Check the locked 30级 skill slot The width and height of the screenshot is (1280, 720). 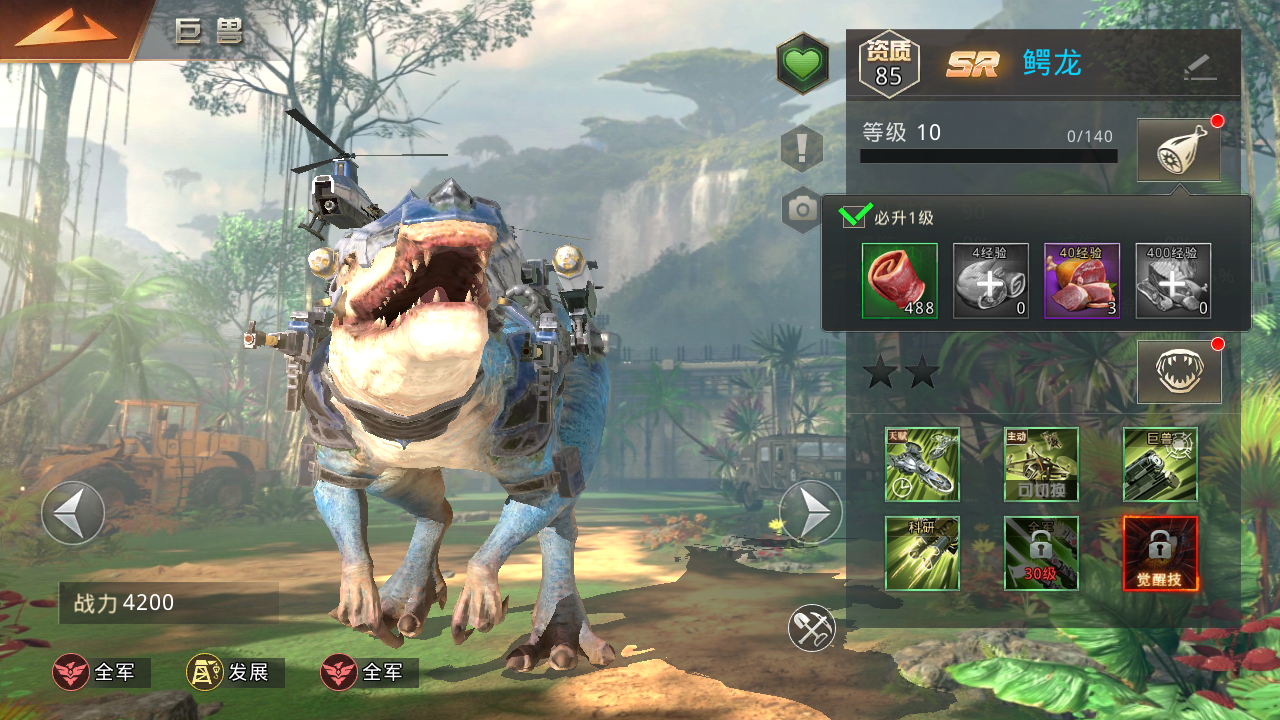tap(1041, 553)
